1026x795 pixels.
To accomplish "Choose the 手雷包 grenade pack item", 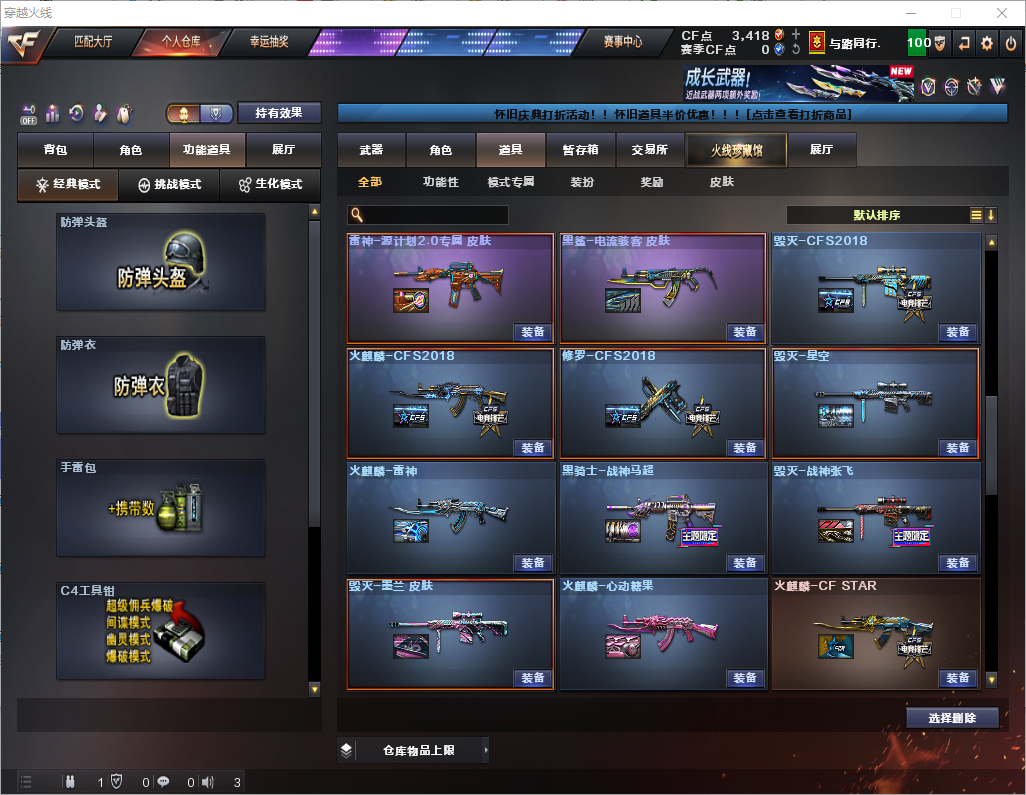I will [x=161, y=508].
